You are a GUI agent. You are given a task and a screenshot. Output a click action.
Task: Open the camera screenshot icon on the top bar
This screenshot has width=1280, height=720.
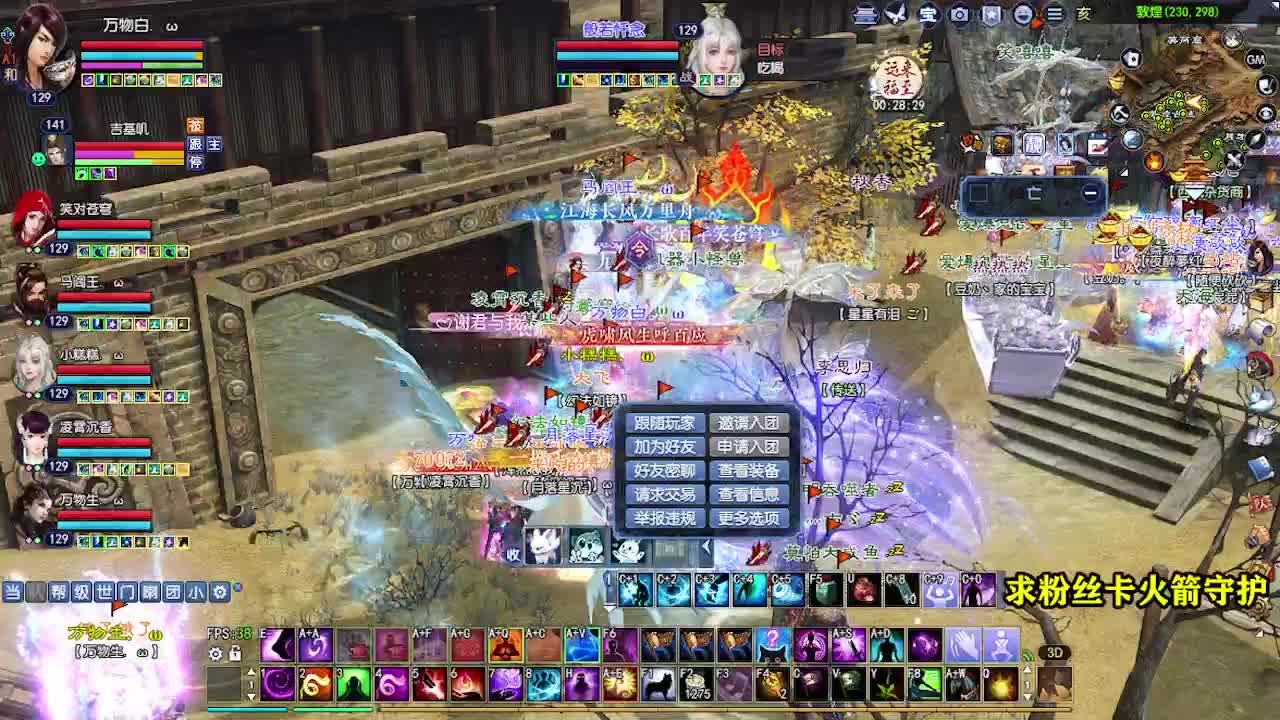[958, 15]
